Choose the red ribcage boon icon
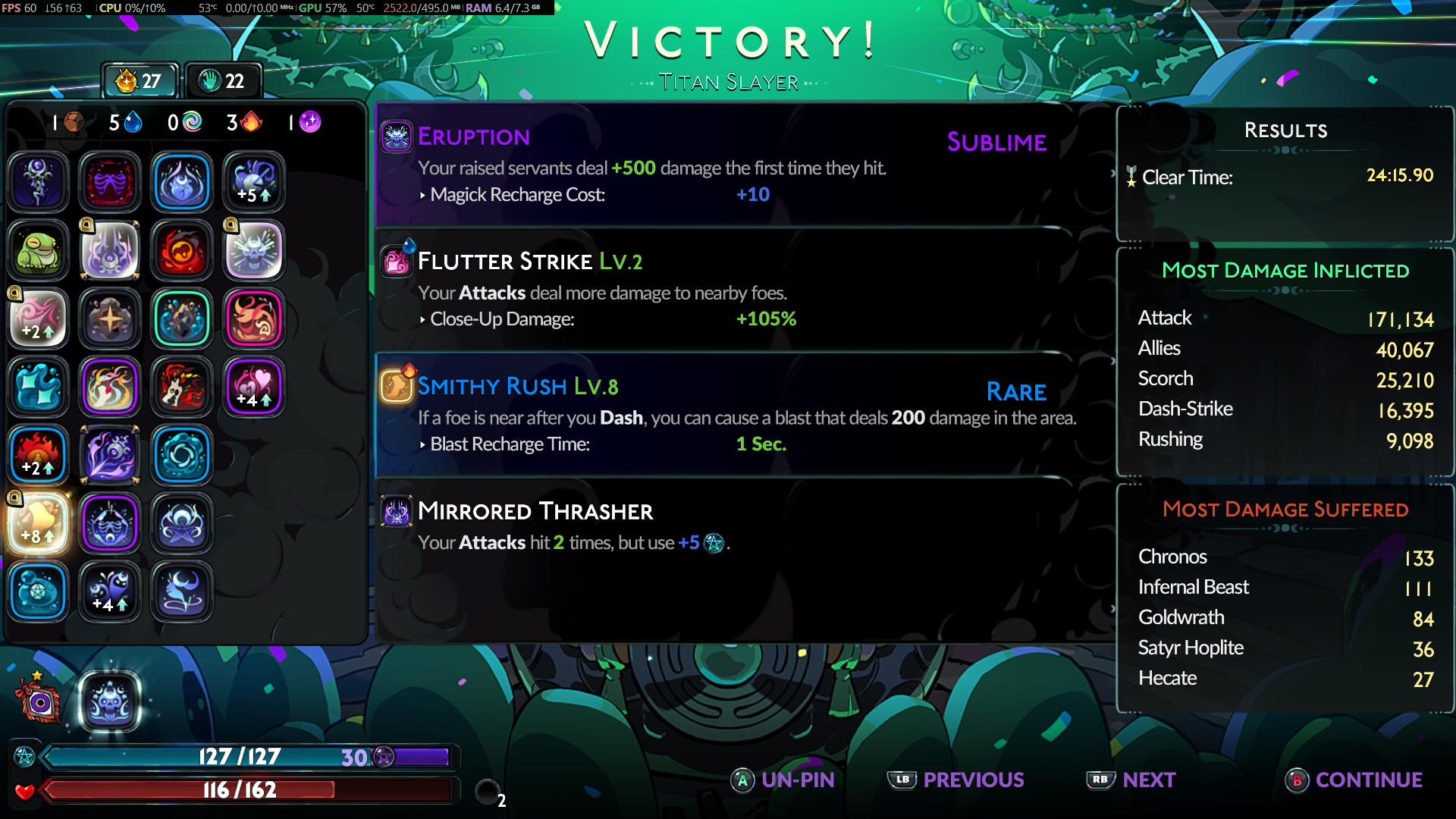Viewport: 1456px width, 819px height. [110, 182]
